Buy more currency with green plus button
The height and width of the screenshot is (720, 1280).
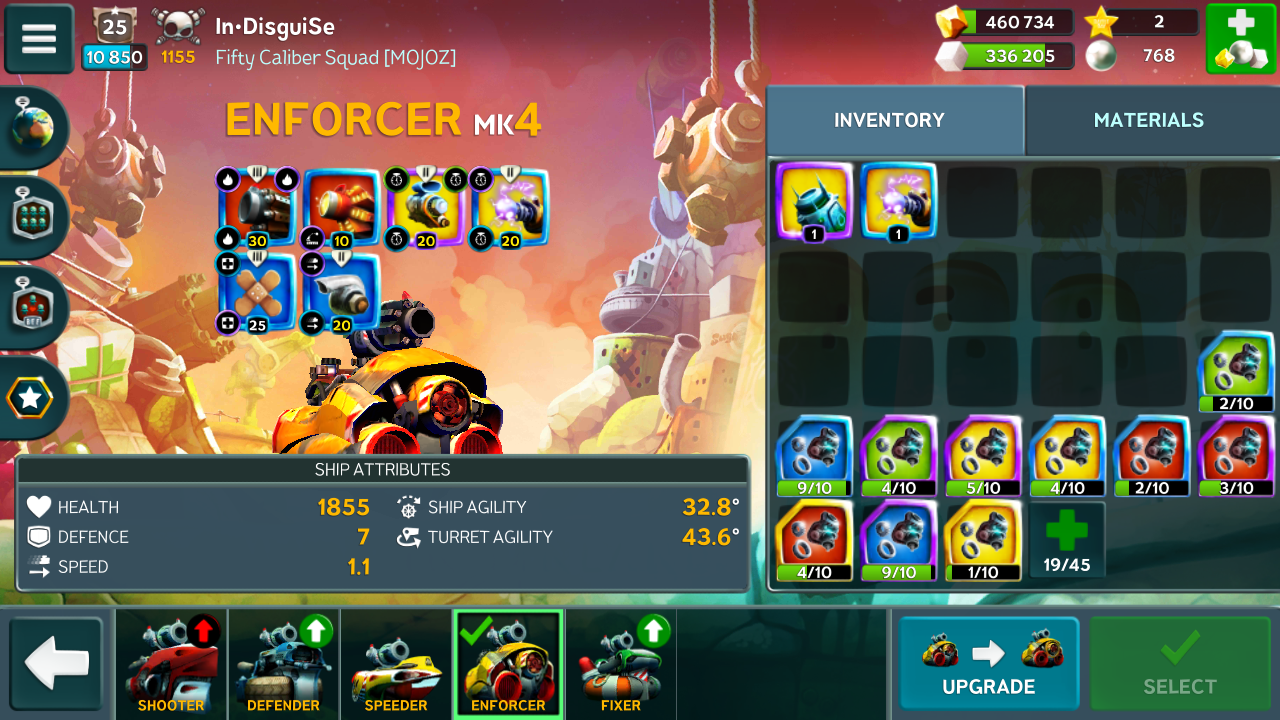point(1240,39)
